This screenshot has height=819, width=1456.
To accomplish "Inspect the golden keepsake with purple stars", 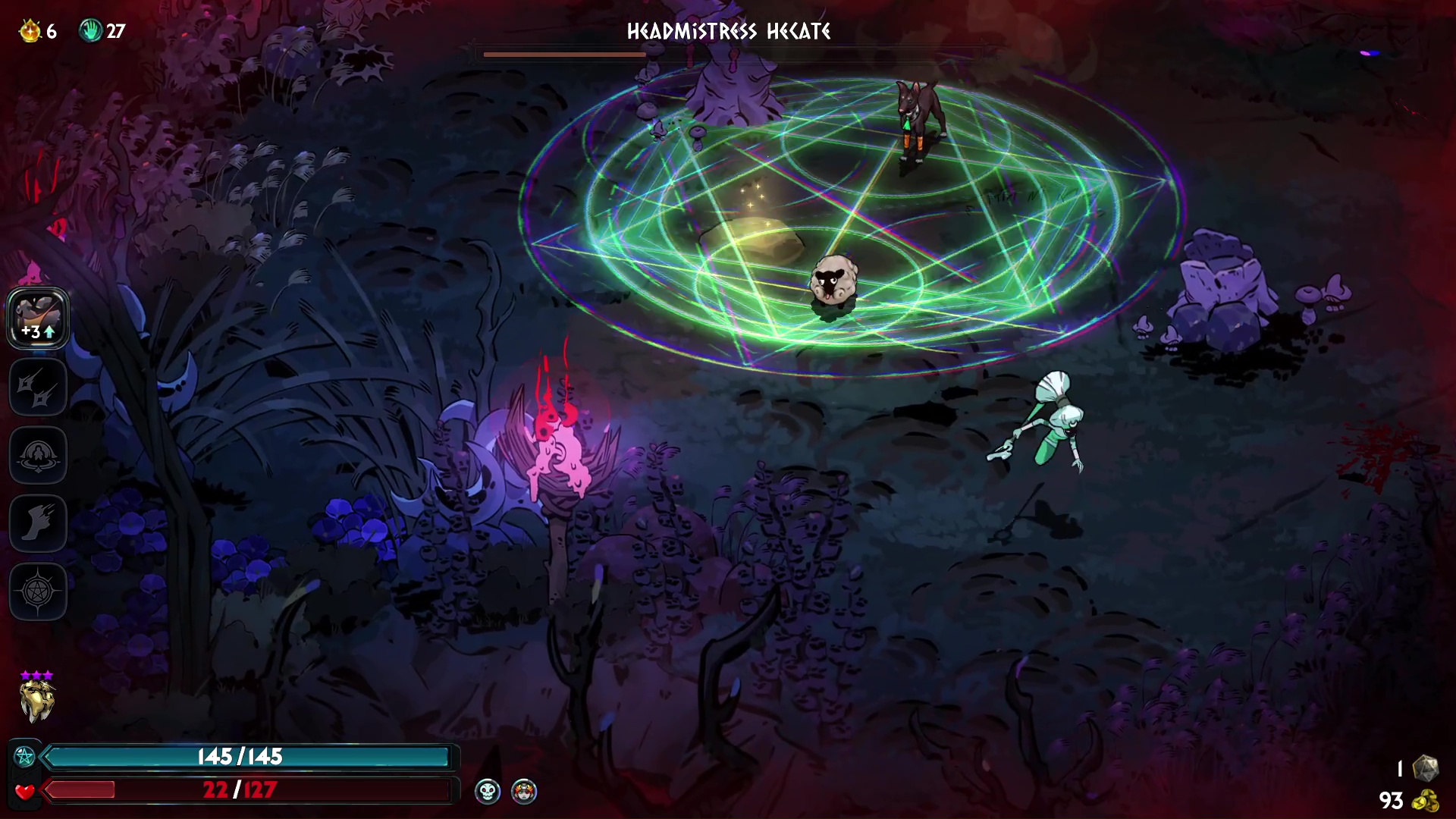I will pos(36,699).
